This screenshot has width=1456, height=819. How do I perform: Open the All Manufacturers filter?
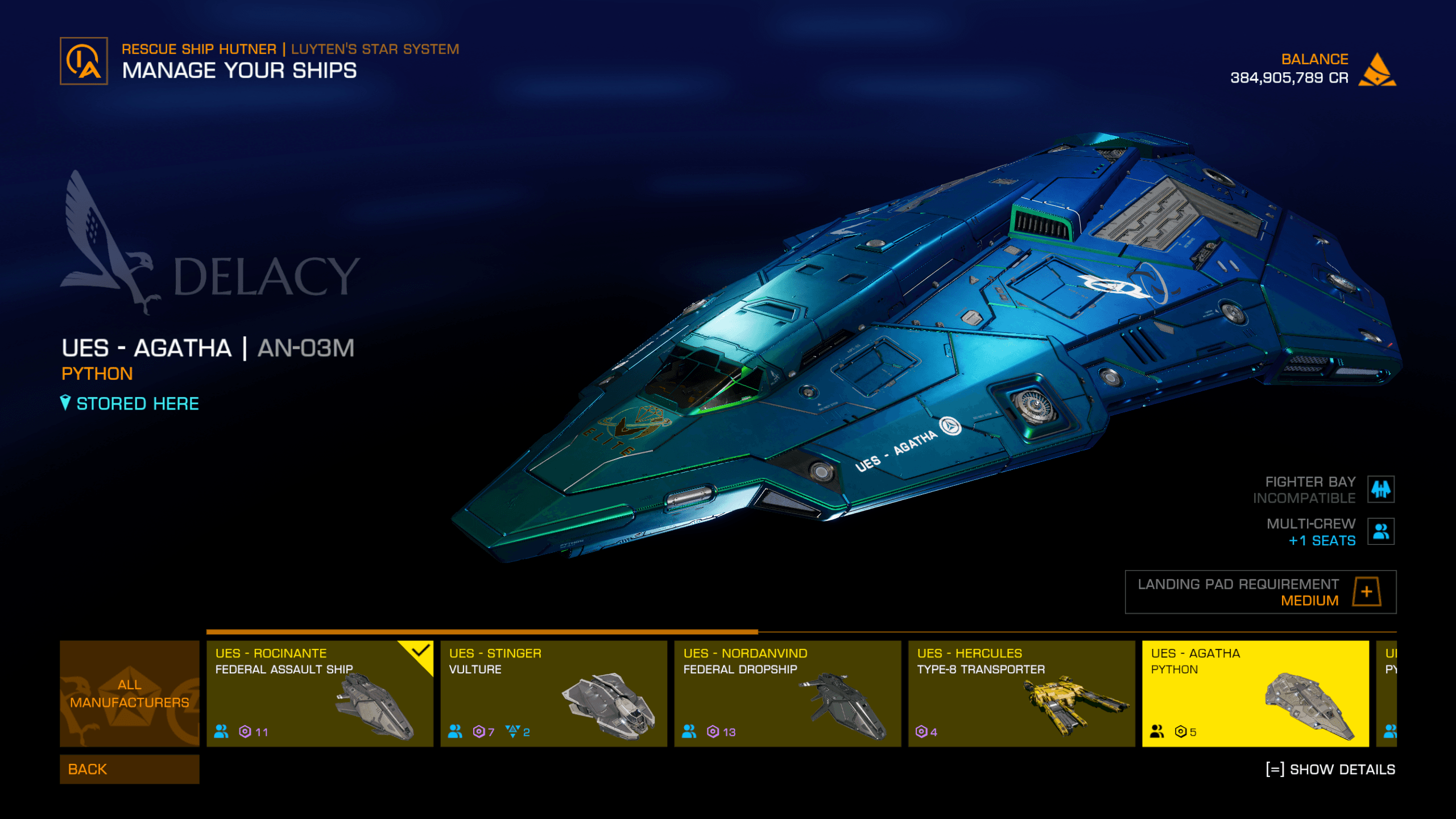(x=129, y=693)
